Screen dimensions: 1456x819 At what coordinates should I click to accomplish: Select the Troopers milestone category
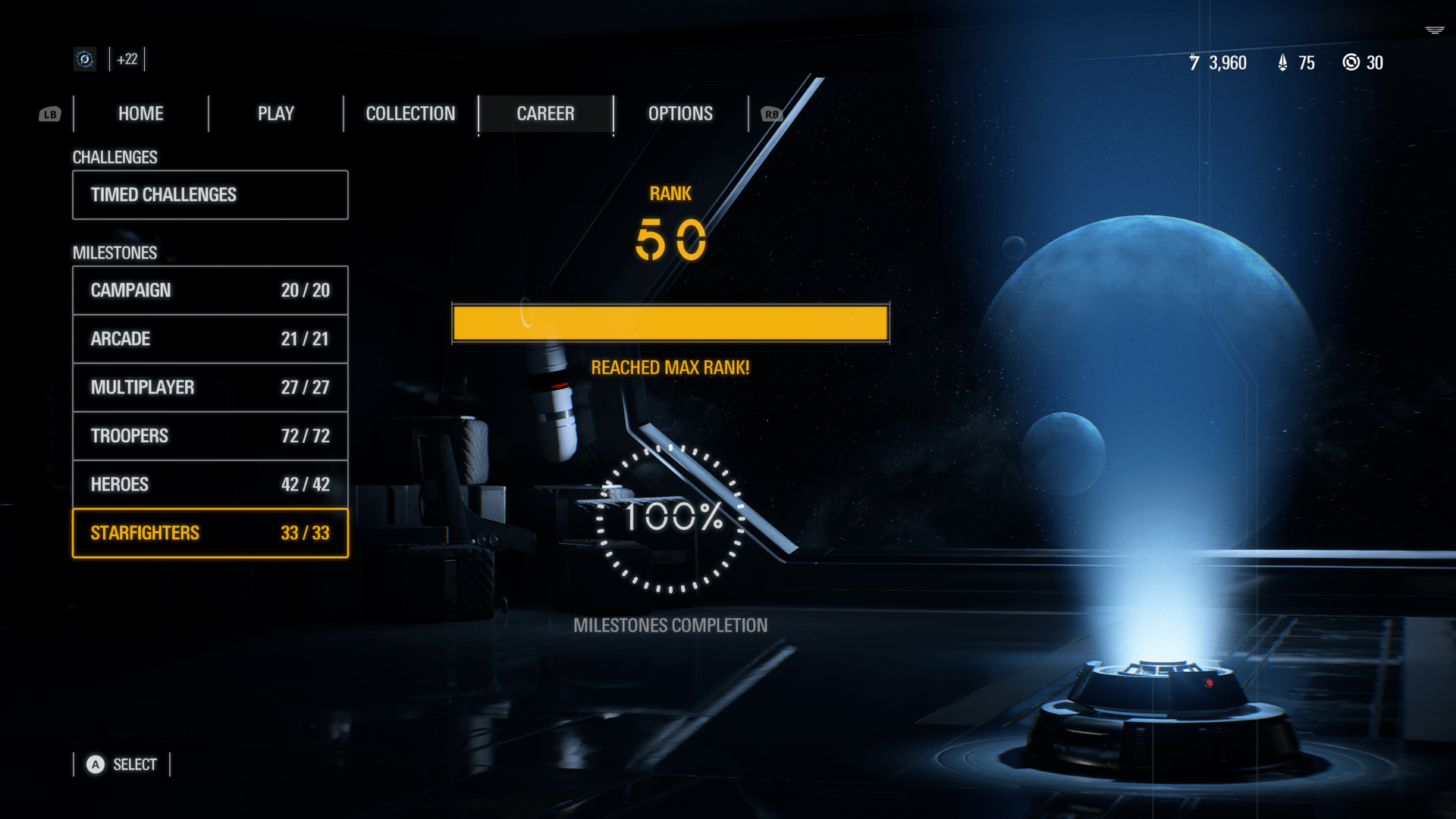[210, 436]
